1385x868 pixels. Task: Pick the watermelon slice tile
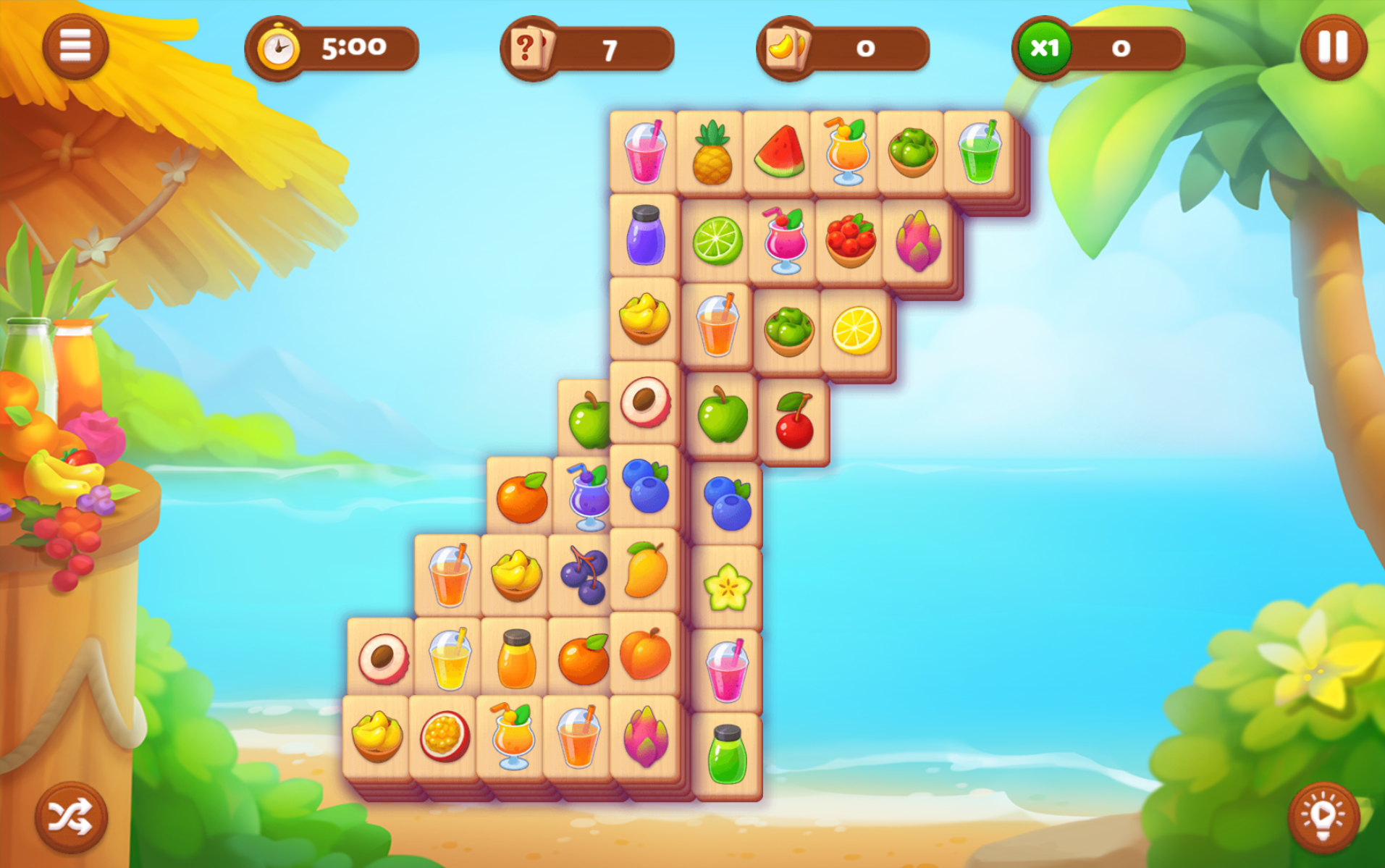point(778,153)
